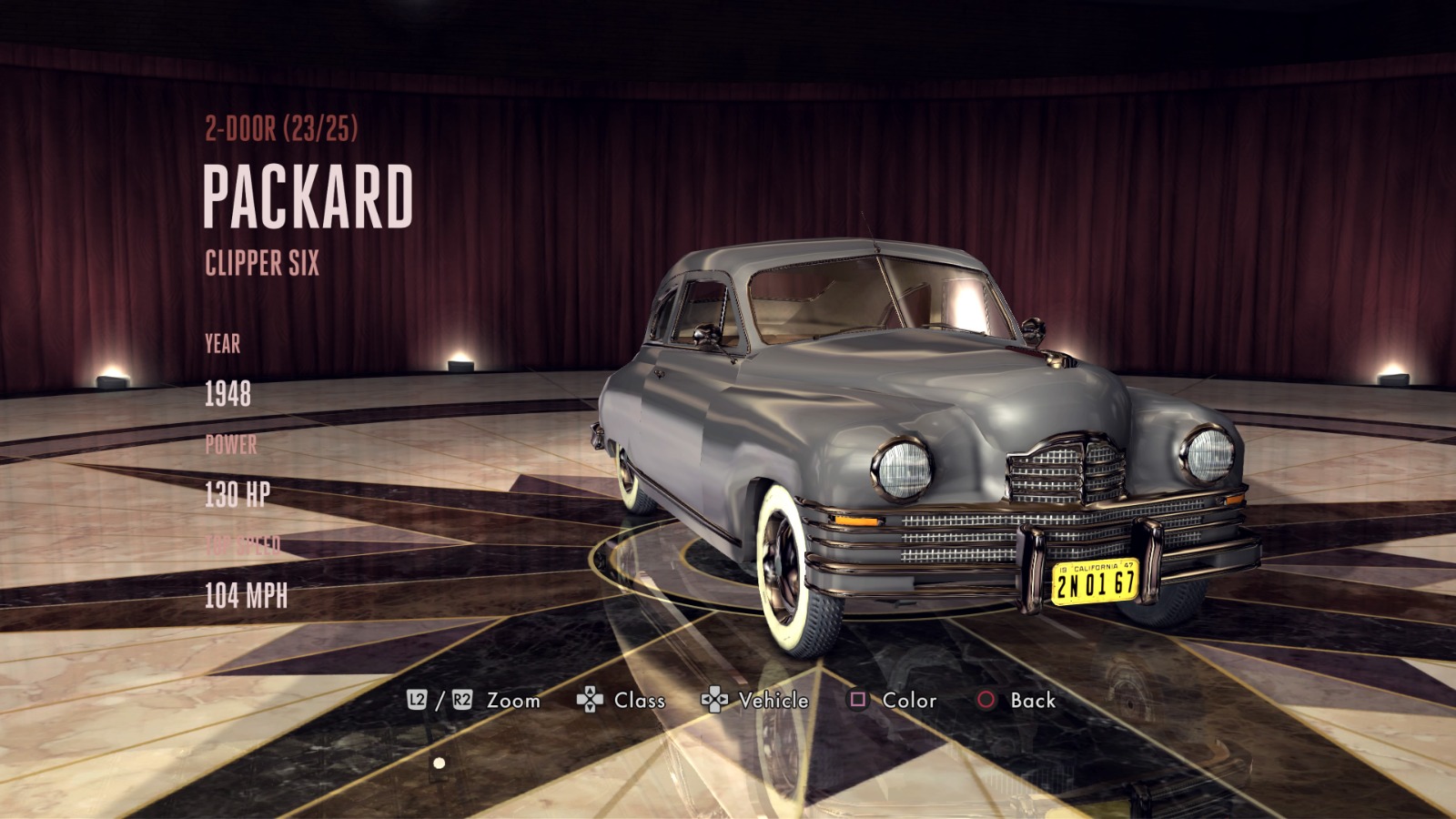Click the up arrow of the Class d-pad icon

click(x=591, y=690)
